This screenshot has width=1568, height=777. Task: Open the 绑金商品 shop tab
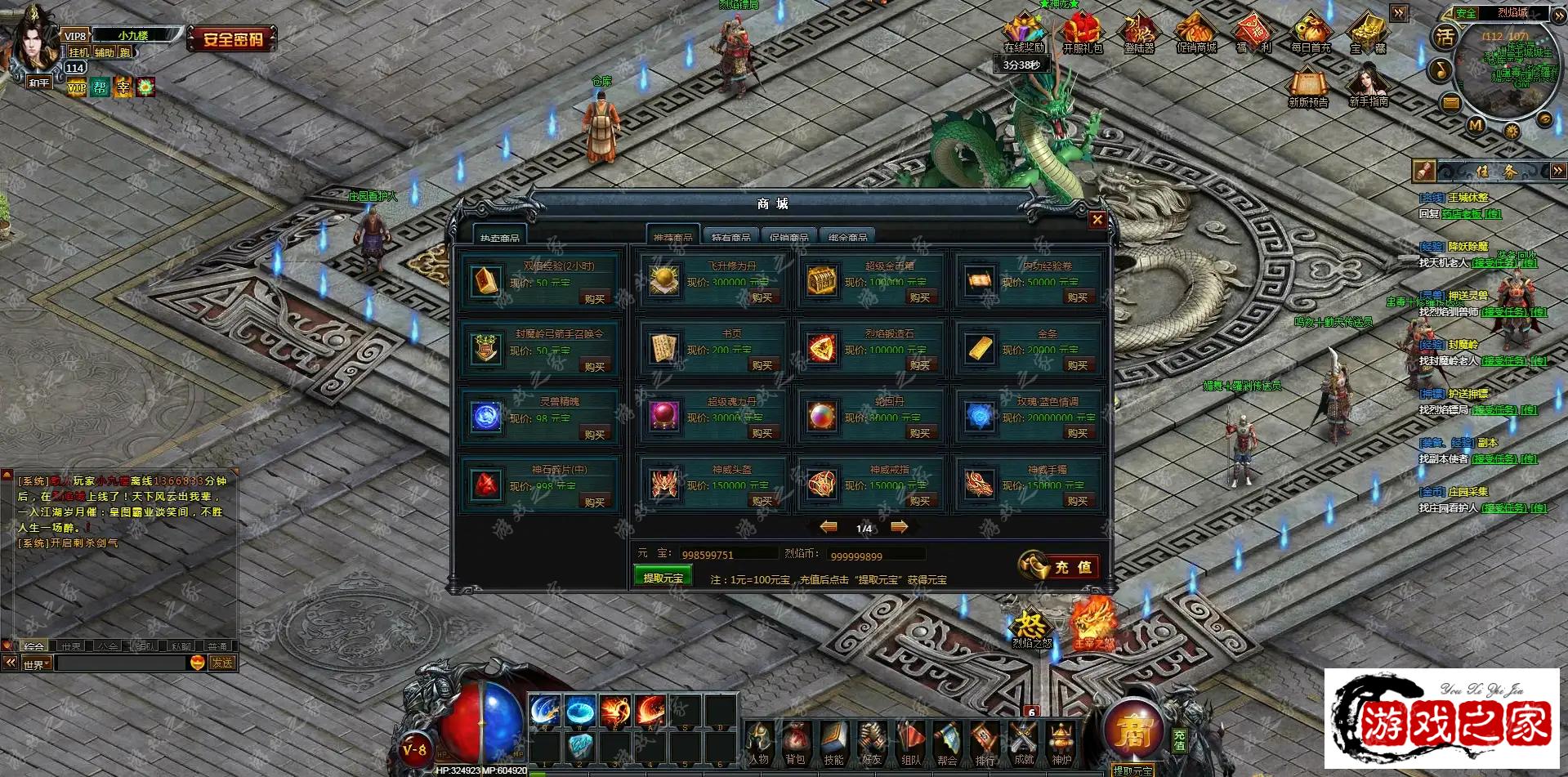point(847,237)
